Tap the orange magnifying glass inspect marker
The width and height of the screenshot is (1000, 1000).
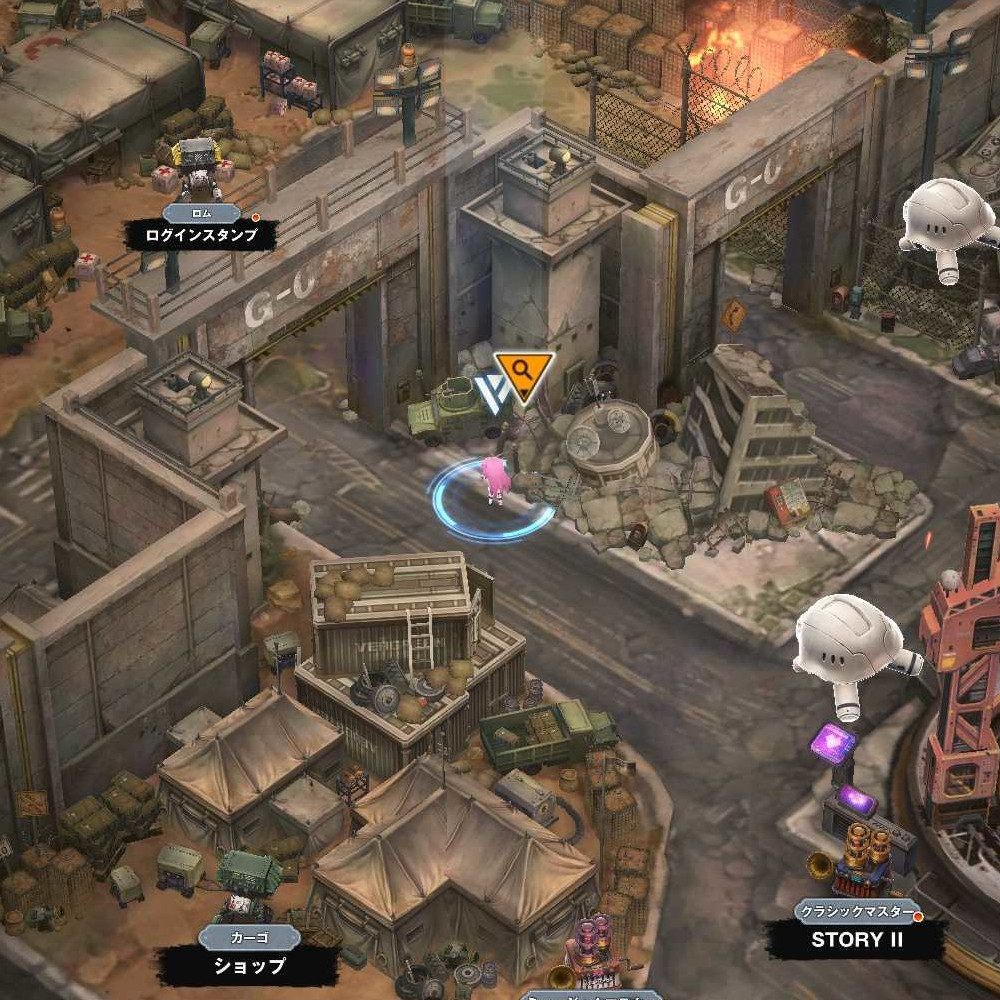point(523,374)
